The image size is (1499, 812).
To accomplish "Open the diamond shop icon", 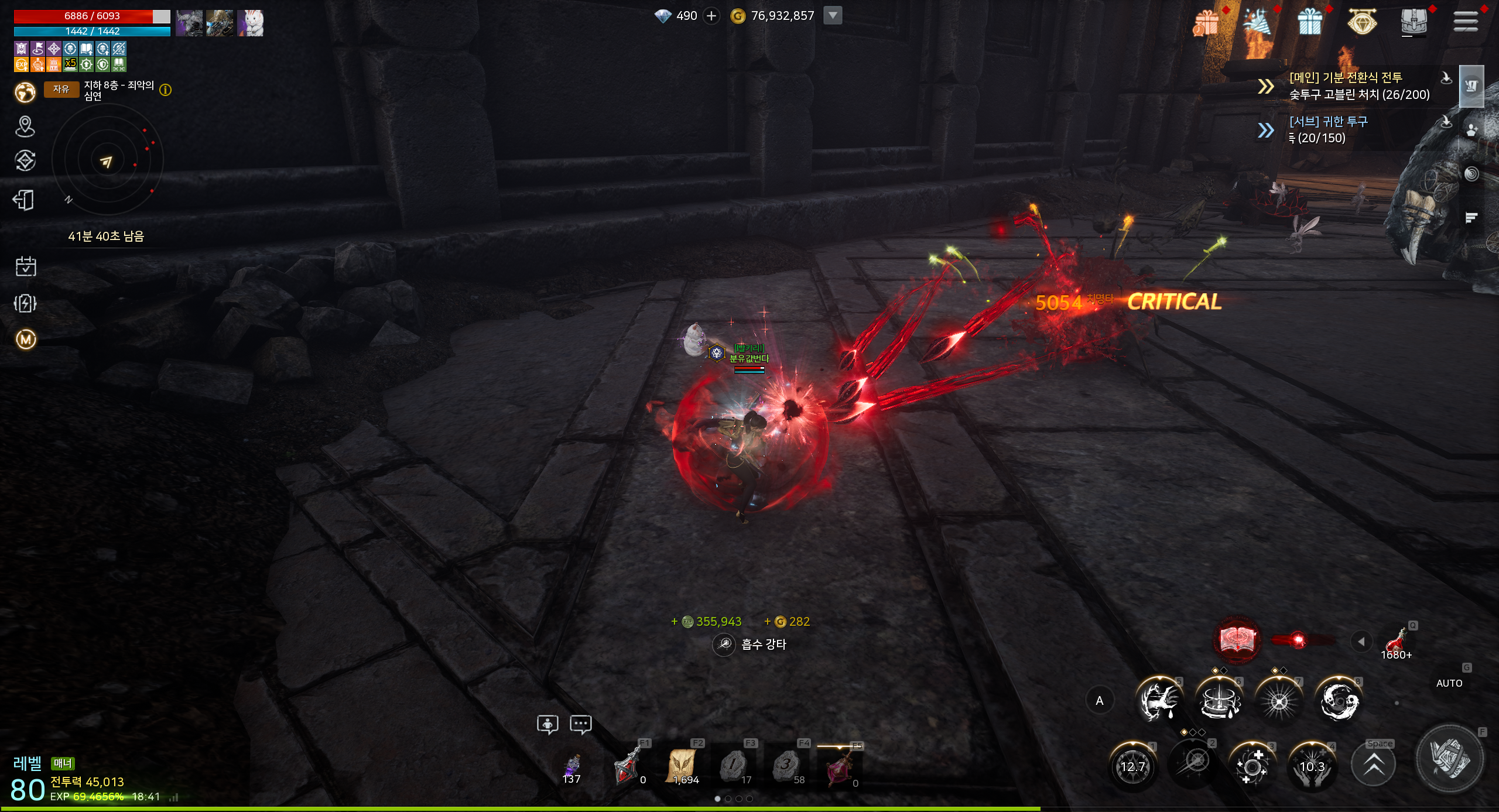I will 1362,22.
